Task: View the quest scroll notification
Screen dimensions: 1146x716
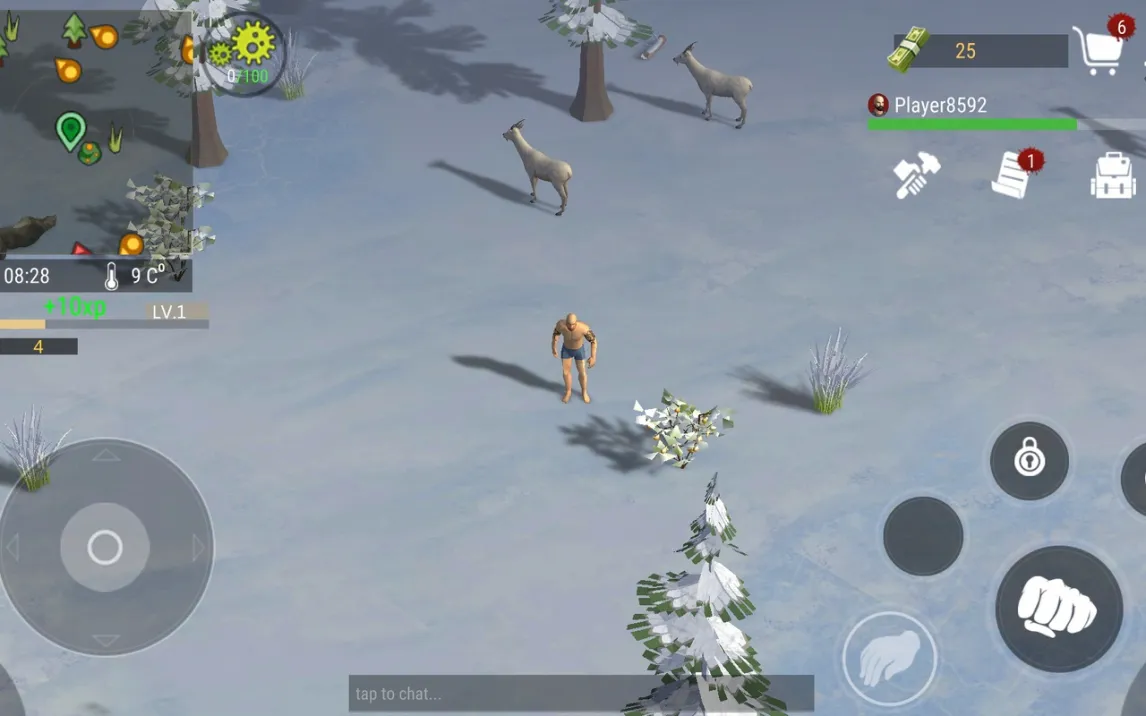Action: pos(1013,175)
